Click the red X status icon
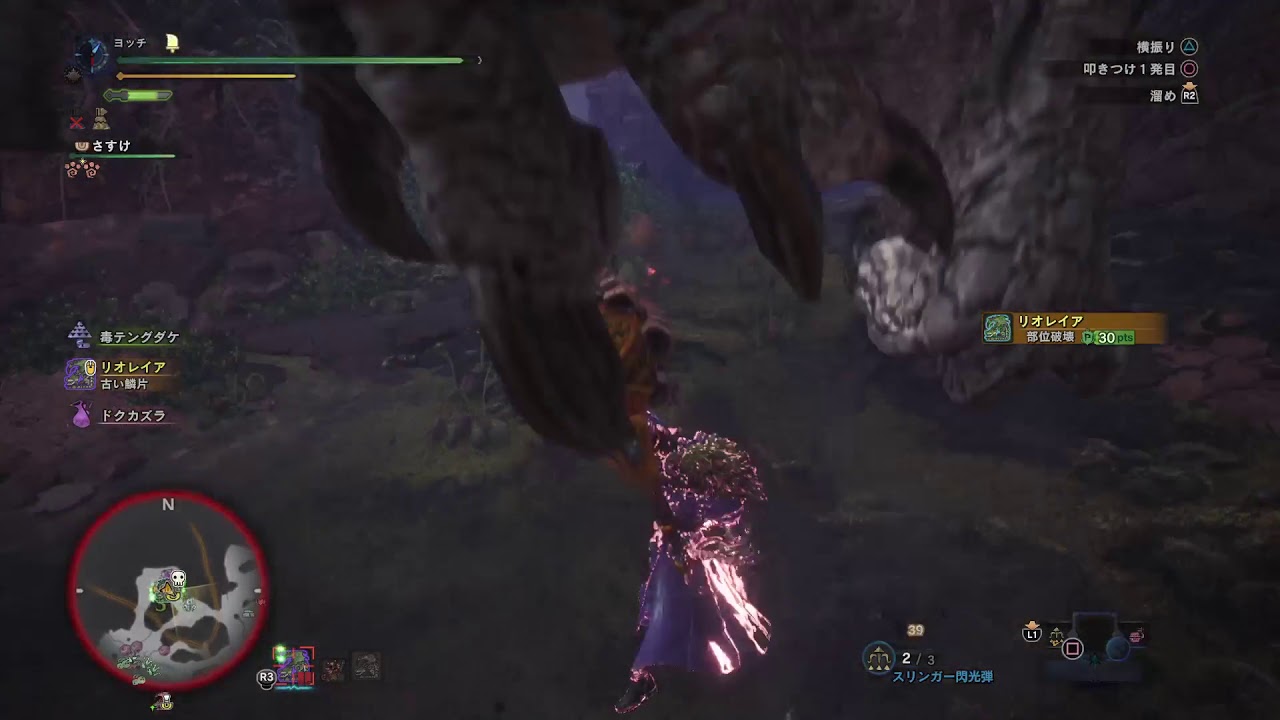 coord(76,123)
